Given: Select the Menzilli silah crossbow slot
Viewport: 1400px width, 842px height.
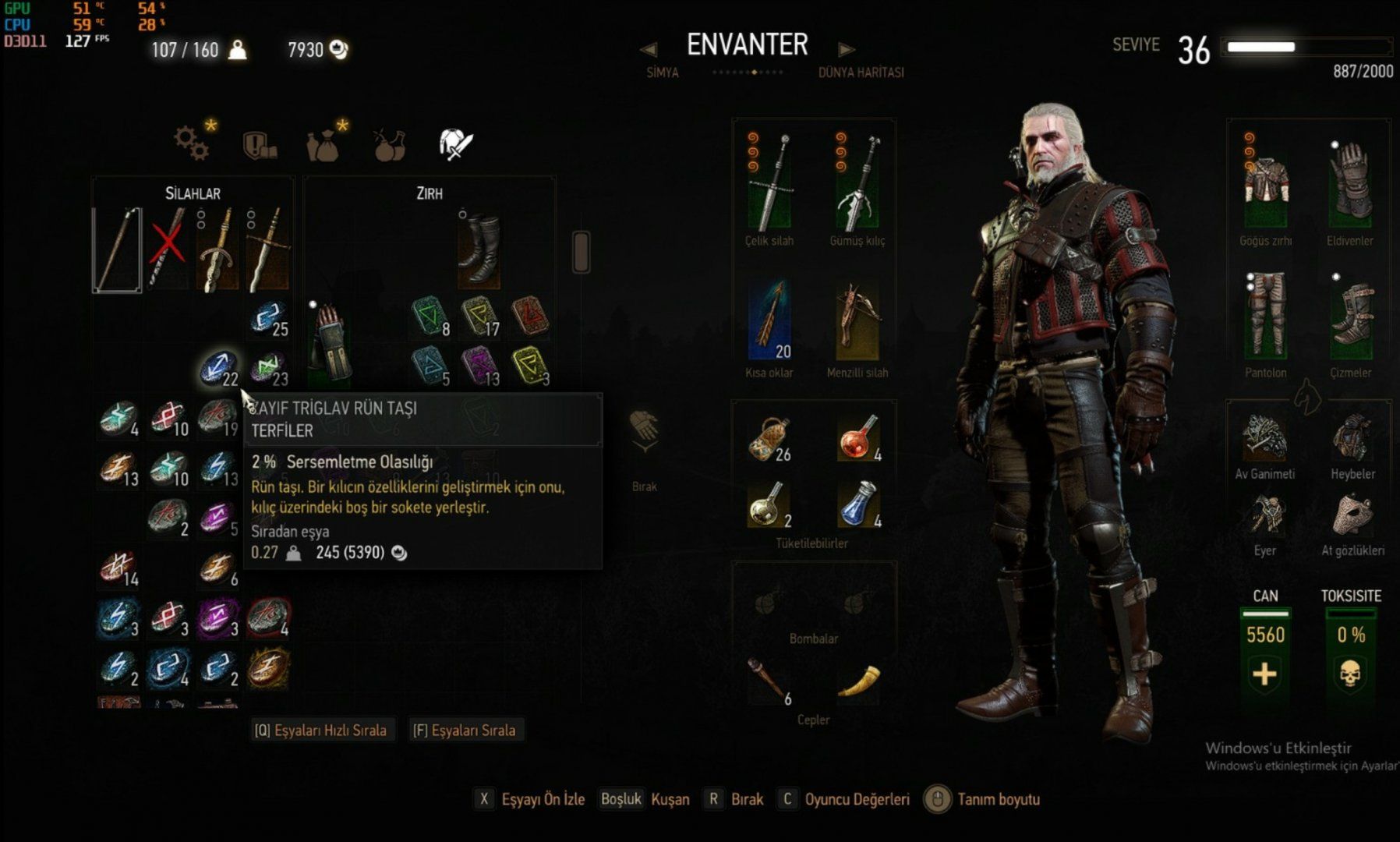Looking at the screenshot, I should (857, 320).
